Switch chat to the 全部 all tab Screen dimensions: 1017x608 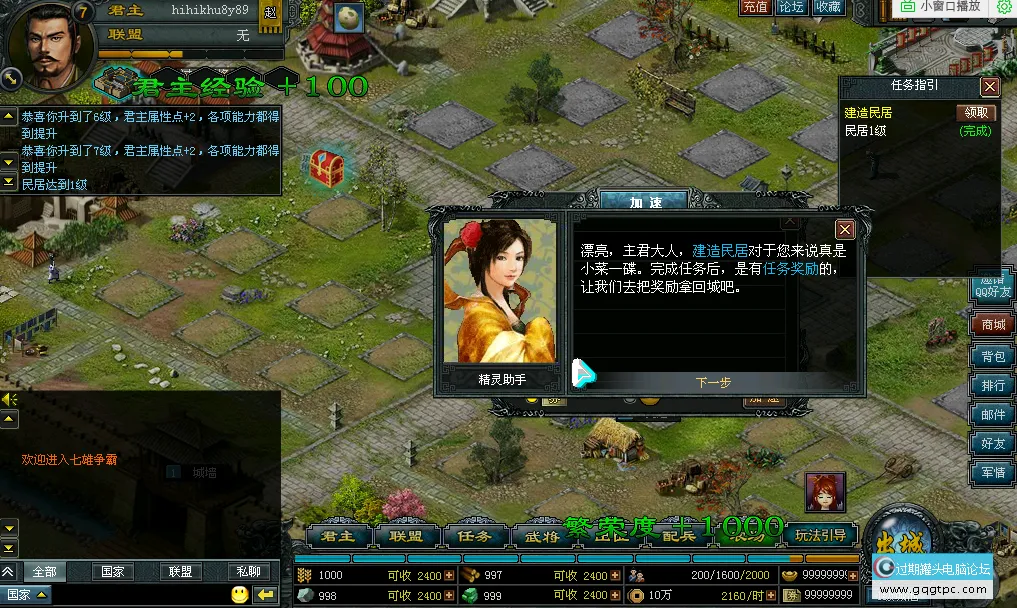44,572
